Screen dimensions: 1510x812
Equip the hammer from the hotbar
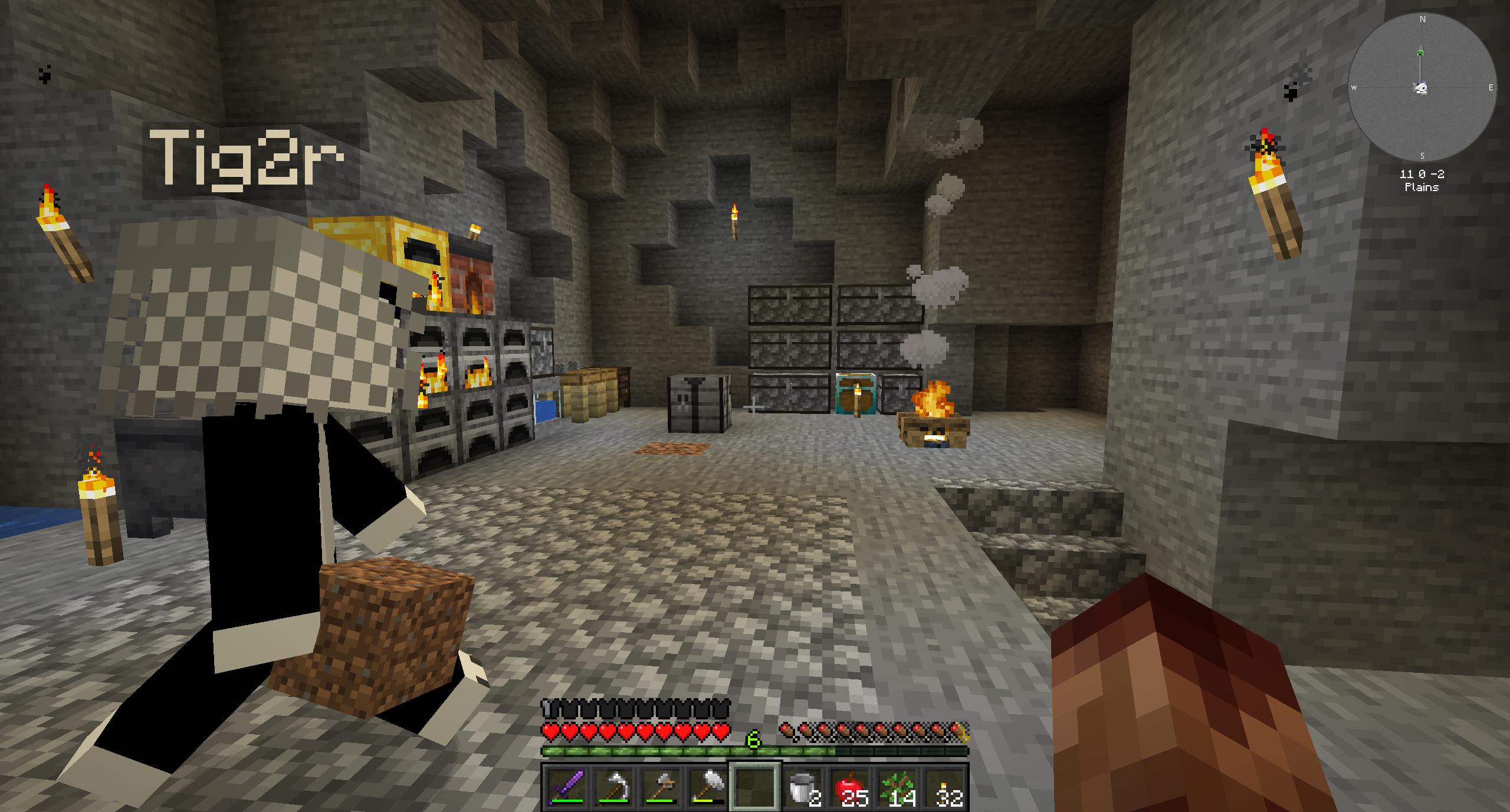click(708, 787)
